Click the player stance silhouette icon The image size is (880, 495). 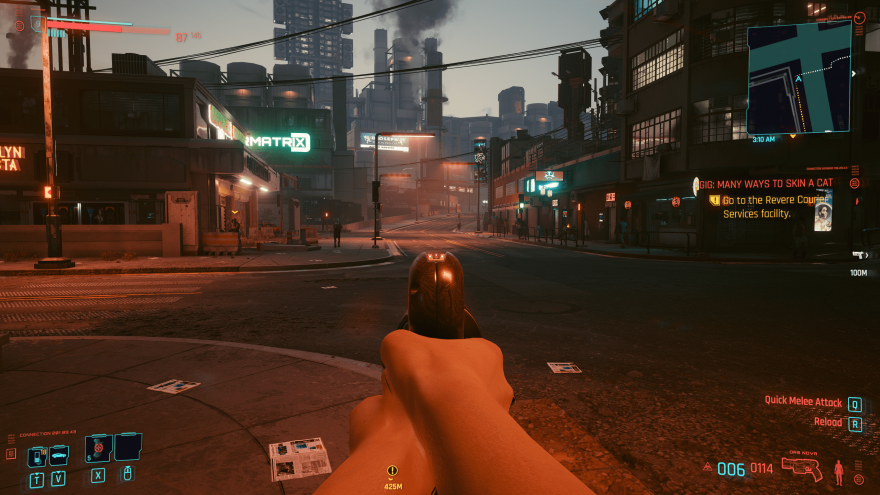tap(839, 472)
